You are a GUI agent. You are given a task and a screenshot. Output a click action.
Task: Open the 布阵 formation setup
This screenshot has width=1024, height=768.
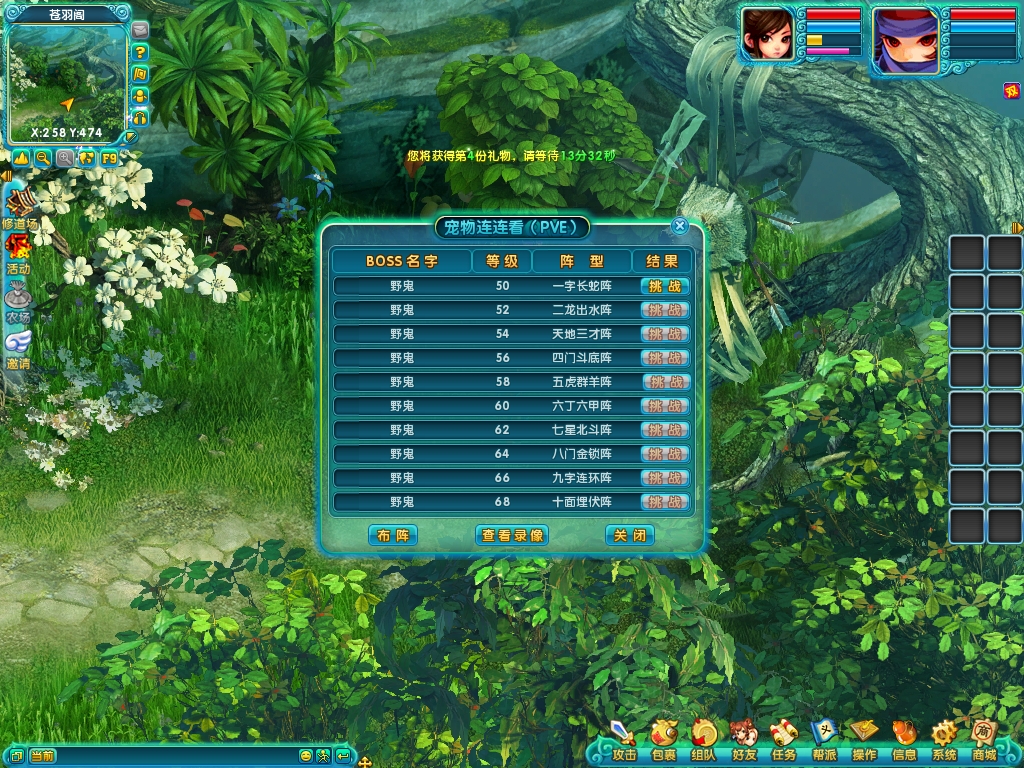(392, 535)
